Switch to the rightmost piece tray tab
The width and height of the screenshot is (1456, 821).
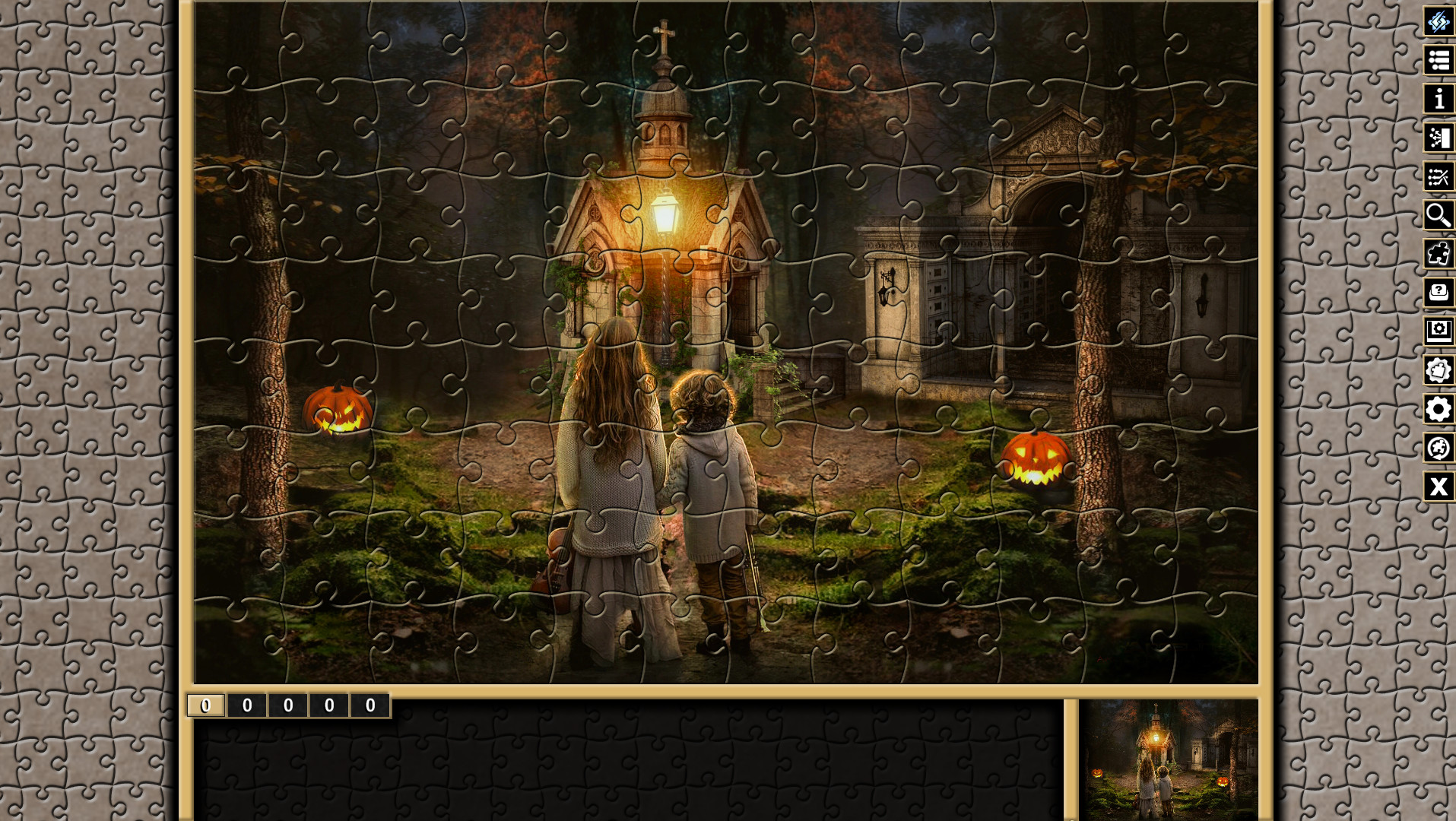point(371,705)
